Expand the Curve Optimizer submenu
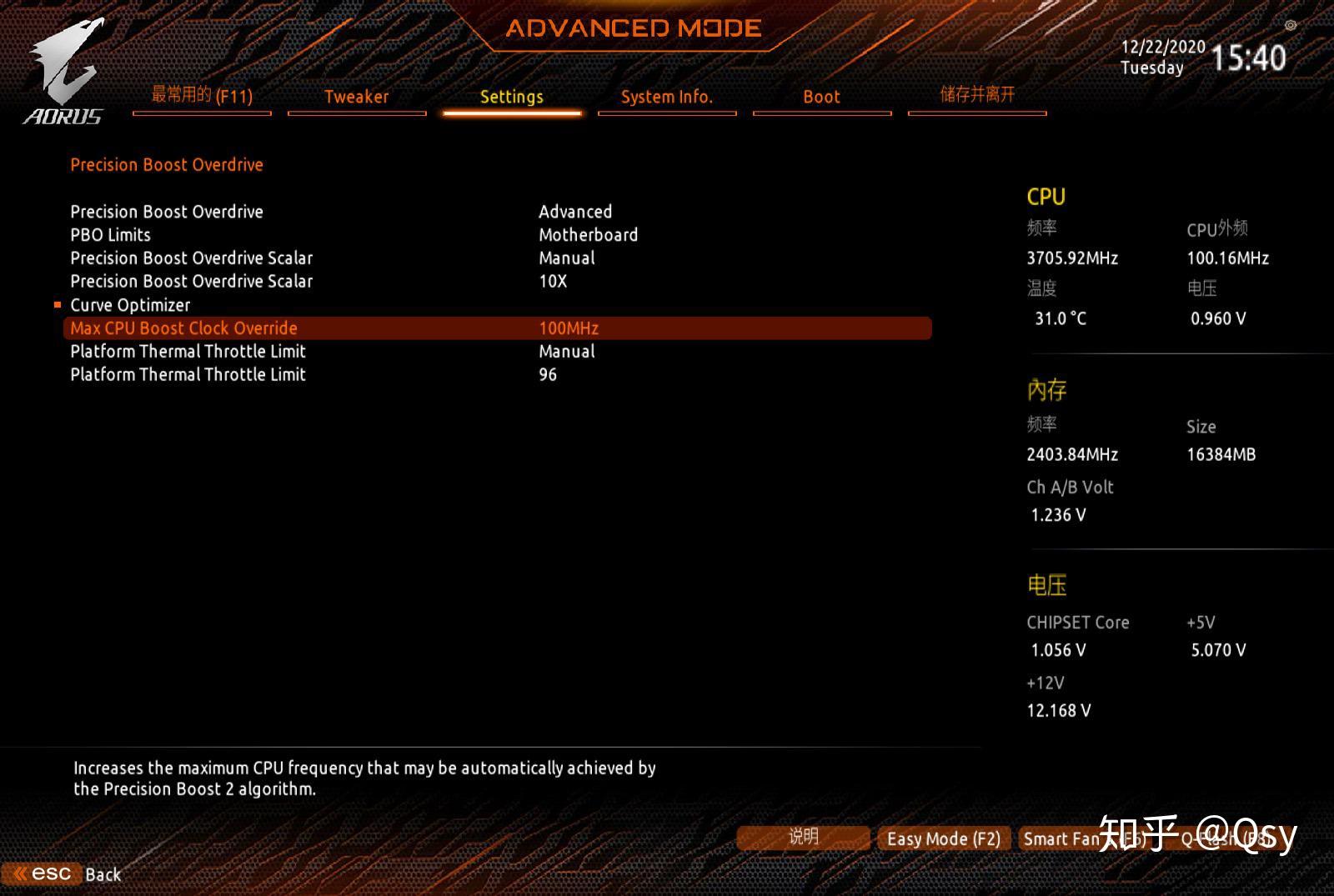 point(130,305)
